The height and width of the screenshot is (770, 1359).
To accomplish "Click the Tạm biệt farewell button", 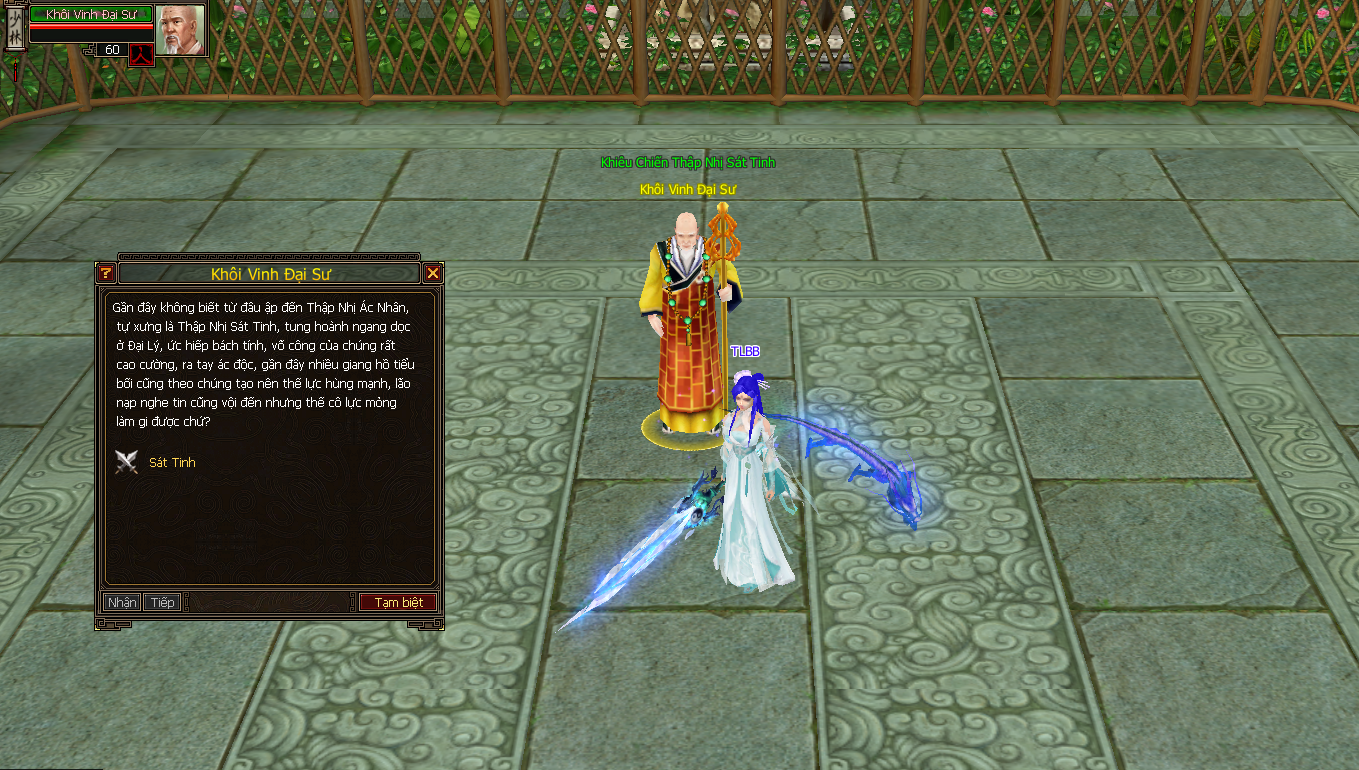I will pos(398,602).
